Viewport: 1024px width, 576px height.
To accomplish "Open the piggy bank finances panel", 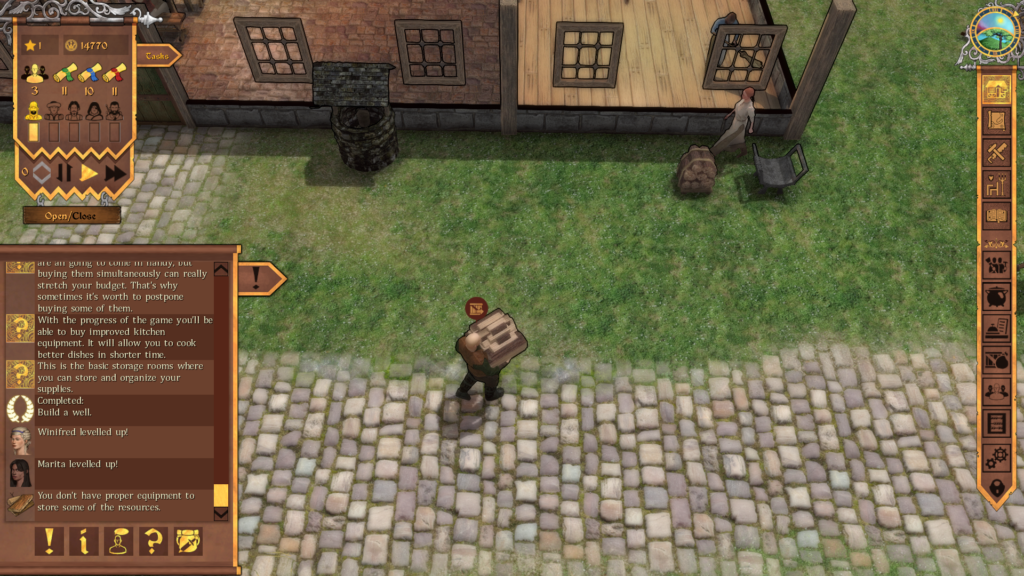I will 996,297.
